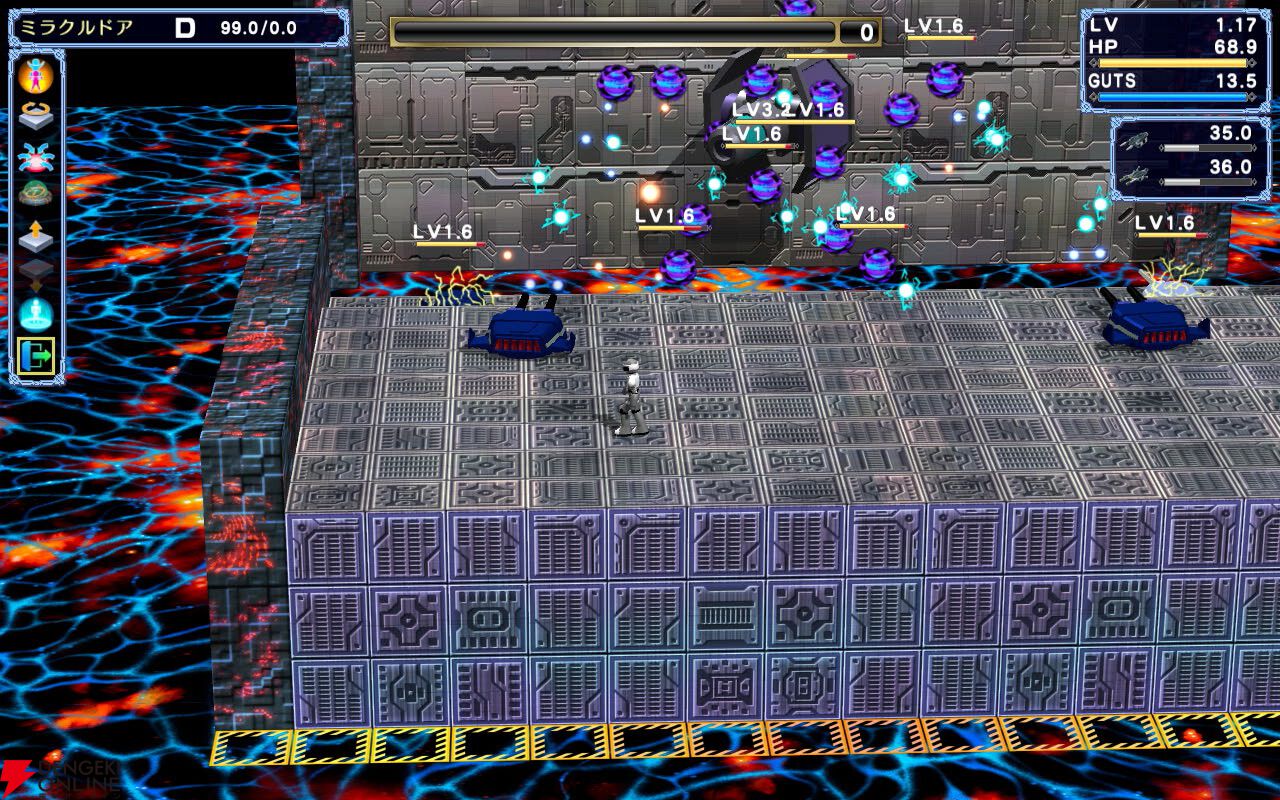Image resolution: width=1280 pixels, height=800 pixels.
Task: Click the green emblem disc icon
Action: coord(35,192)
